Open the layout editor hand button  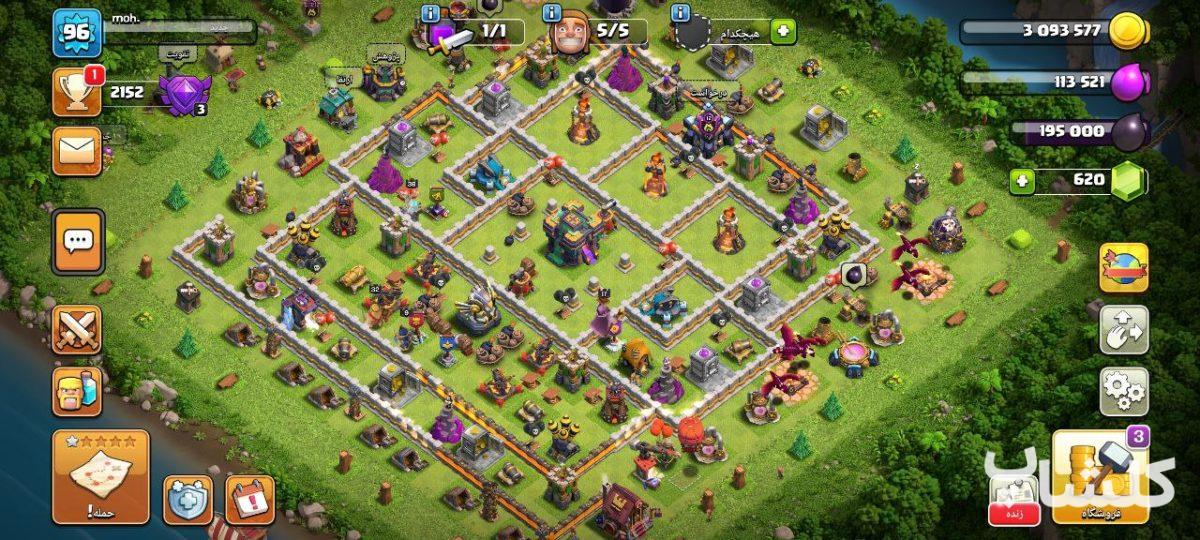point(1123,330)
